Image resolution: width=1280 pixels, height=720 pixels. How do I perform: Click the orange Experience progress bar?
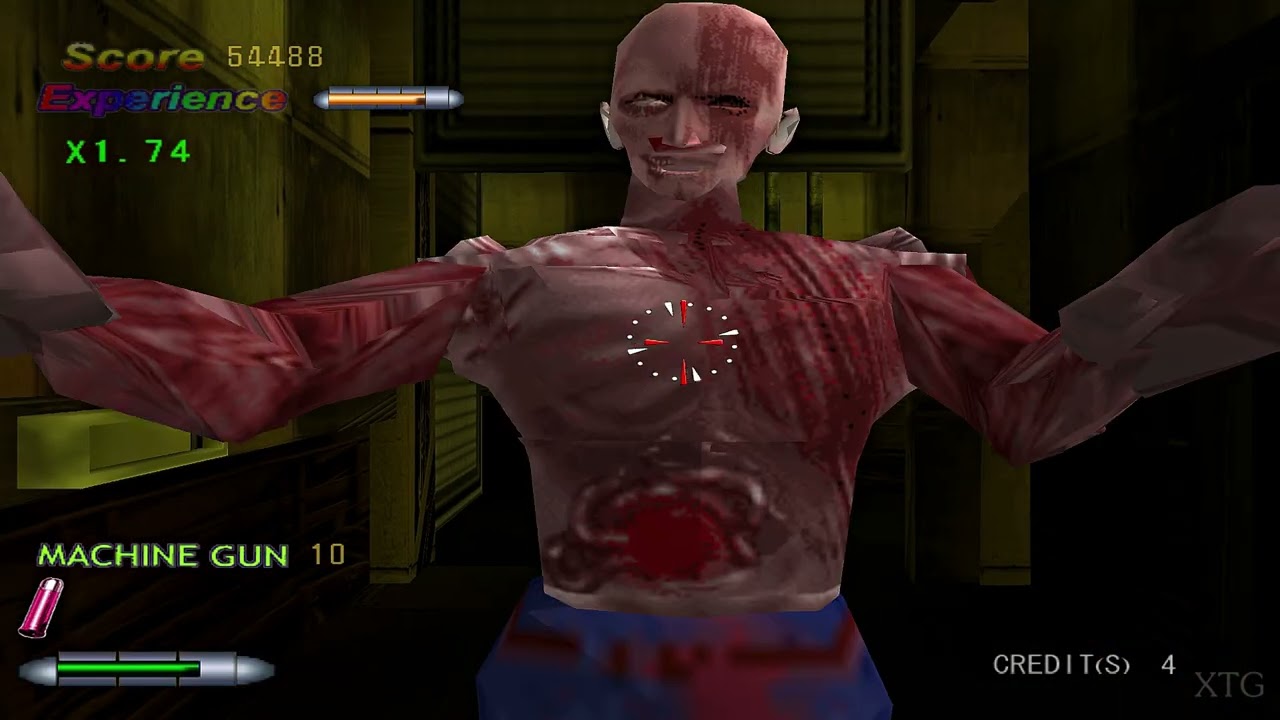click(375, 98)
